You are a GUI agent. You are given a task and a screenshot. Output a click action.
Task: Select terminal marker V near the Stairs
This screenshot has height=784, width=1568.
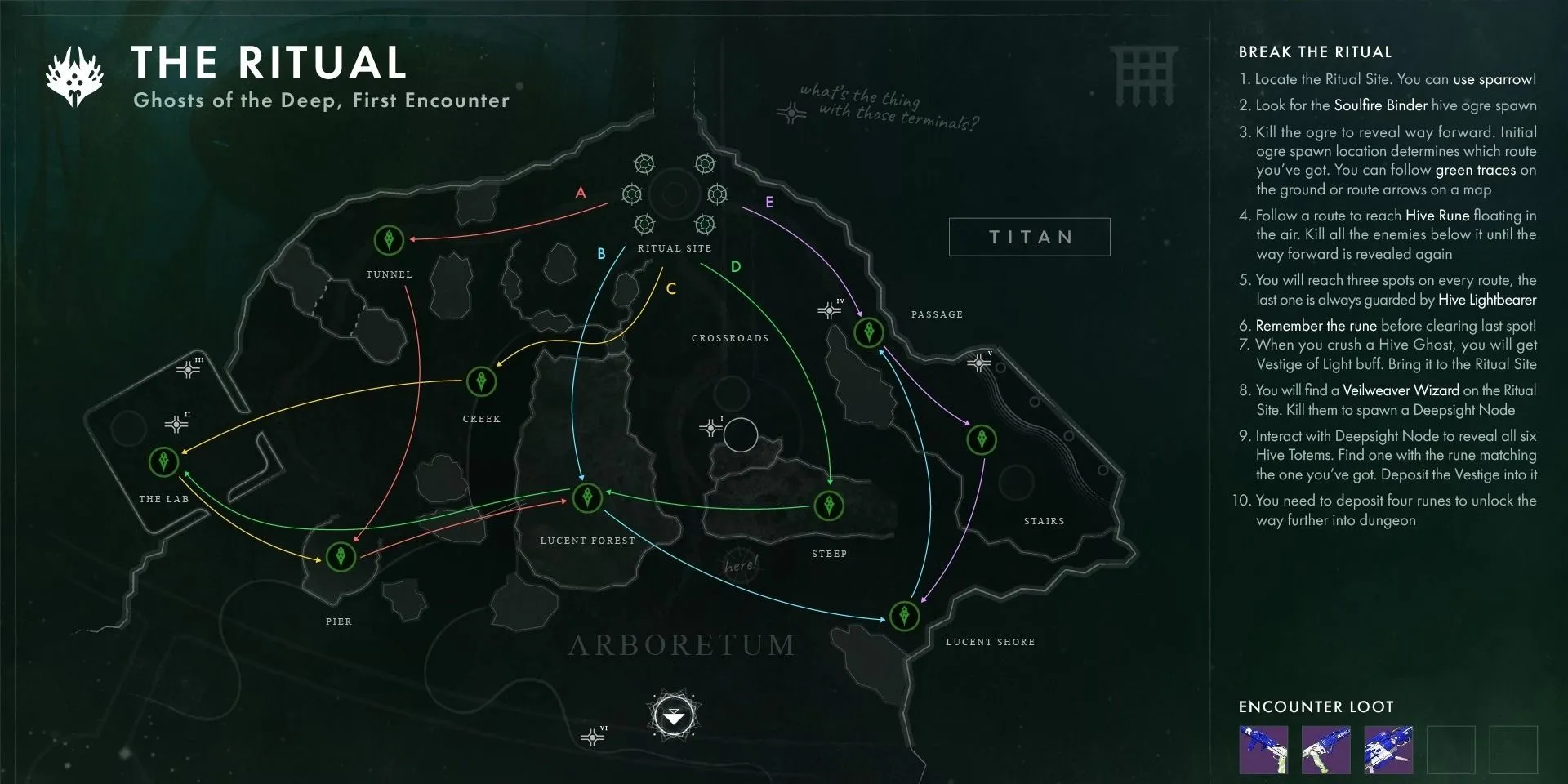click(x=978, y=363)
